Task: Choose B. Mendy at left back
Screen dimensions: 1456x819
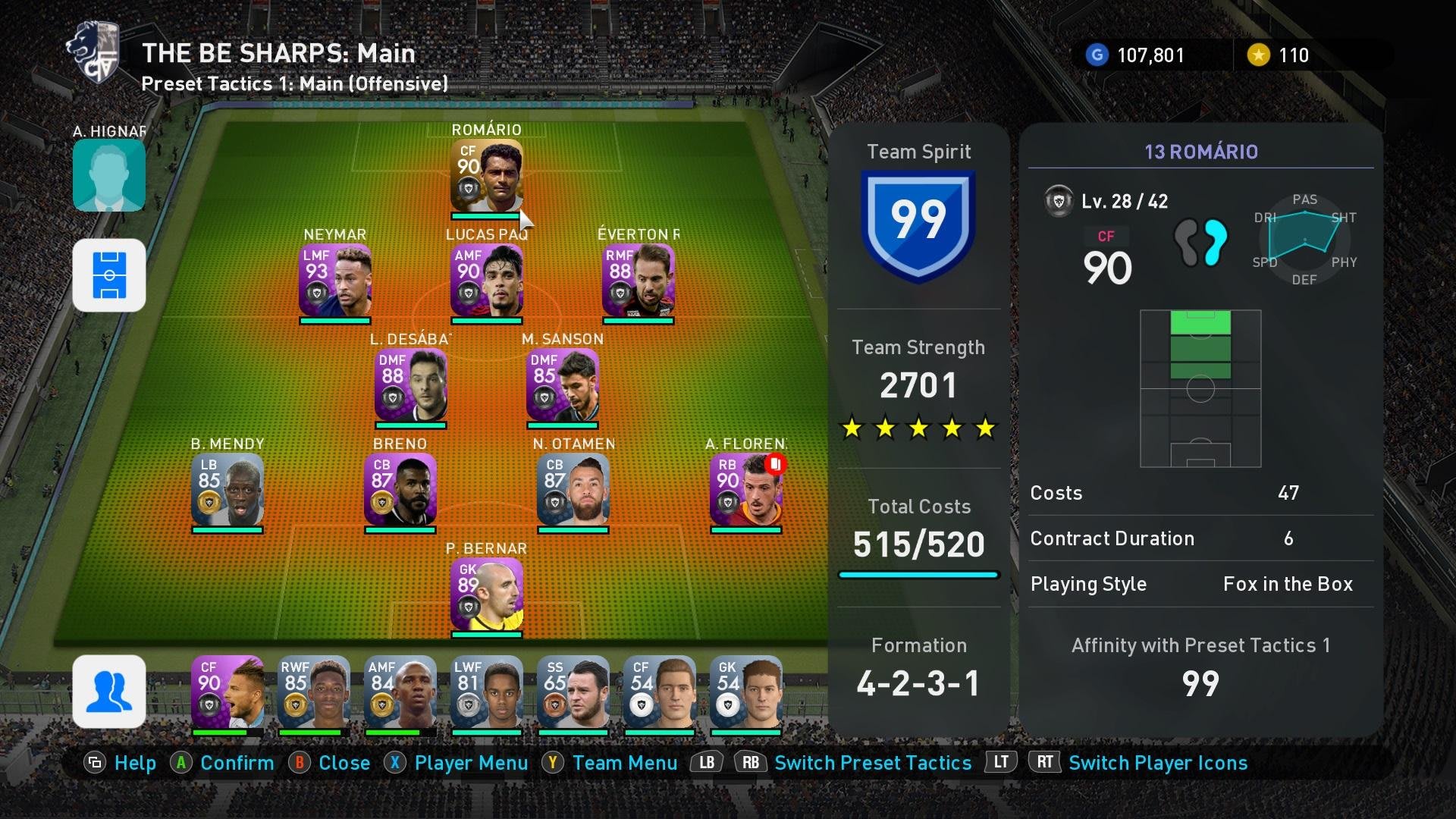Action: [227, 489]
